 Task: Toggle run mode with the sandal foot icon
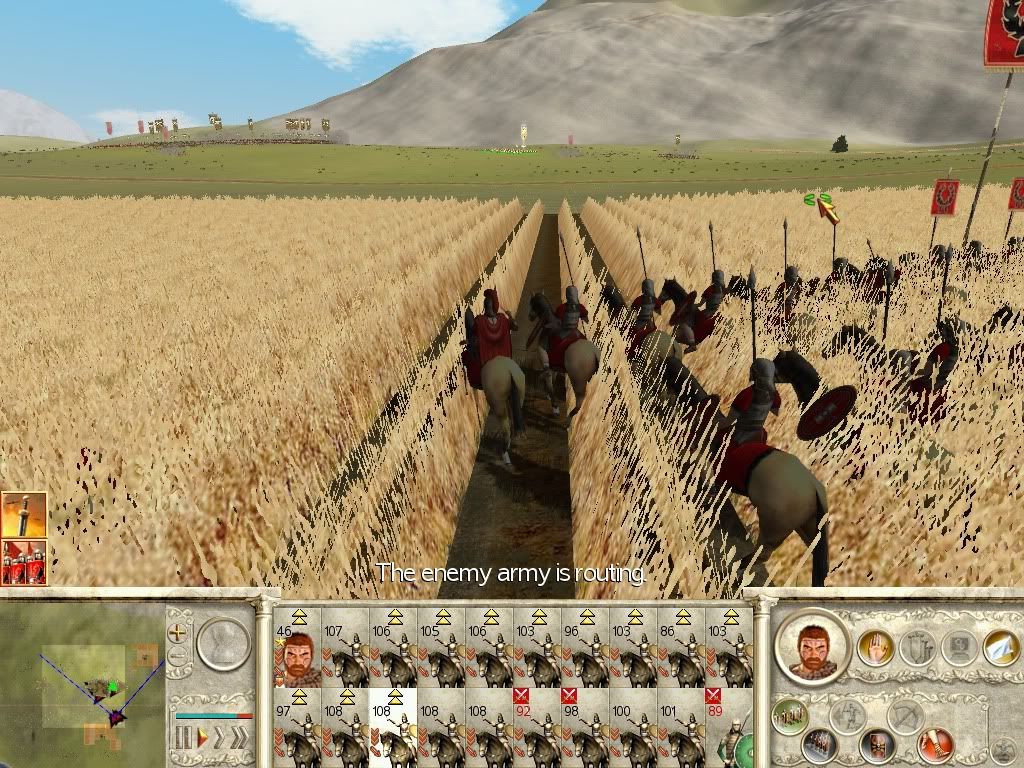pyautogui.click(x=936, y=744)
